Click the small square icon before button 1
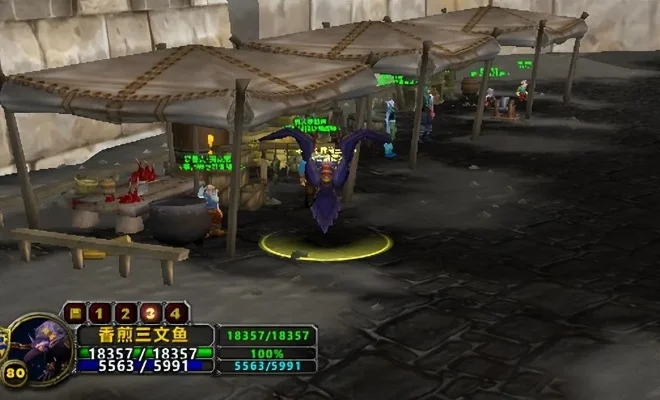The width and height of the screenshot is (660, 400). point(74,313)
